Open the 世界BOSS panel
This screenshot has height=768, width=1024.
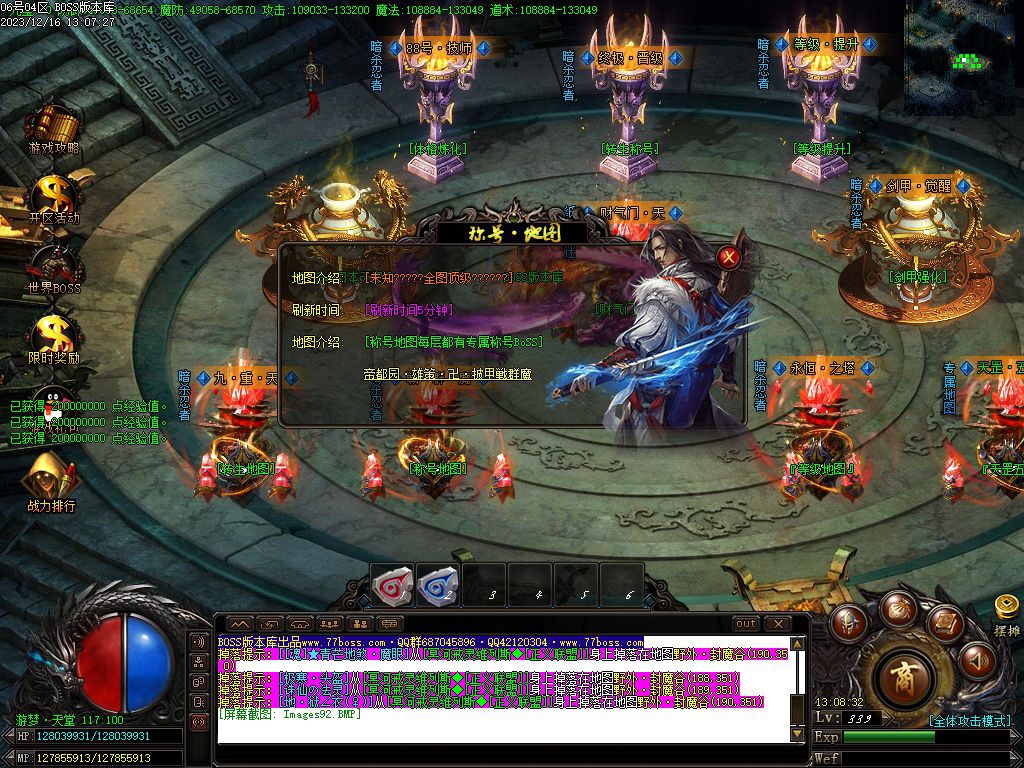point(52,266)
